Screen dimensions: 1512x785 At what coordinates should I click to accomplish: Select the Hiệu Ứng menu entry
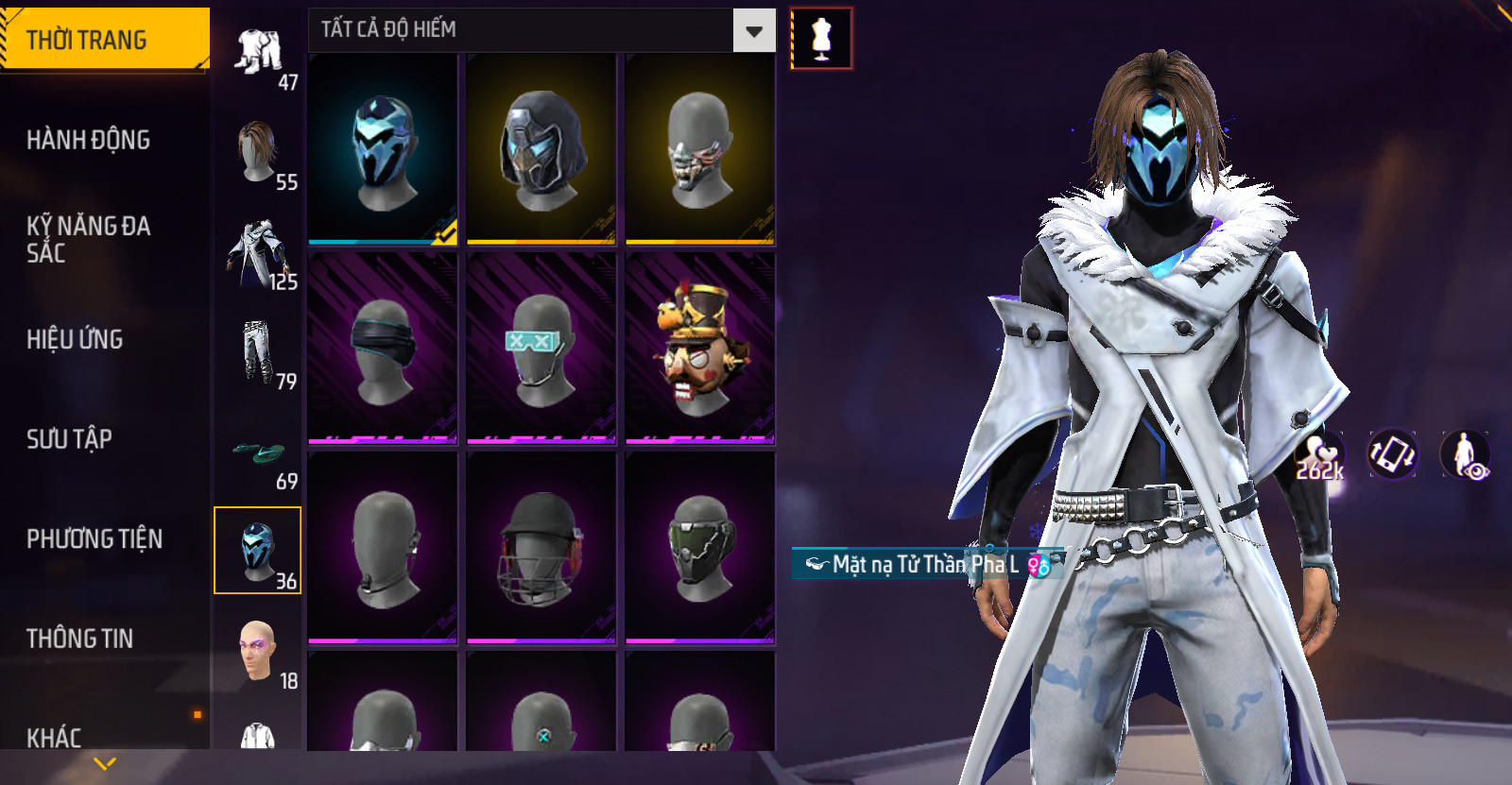tap(75, 339)
